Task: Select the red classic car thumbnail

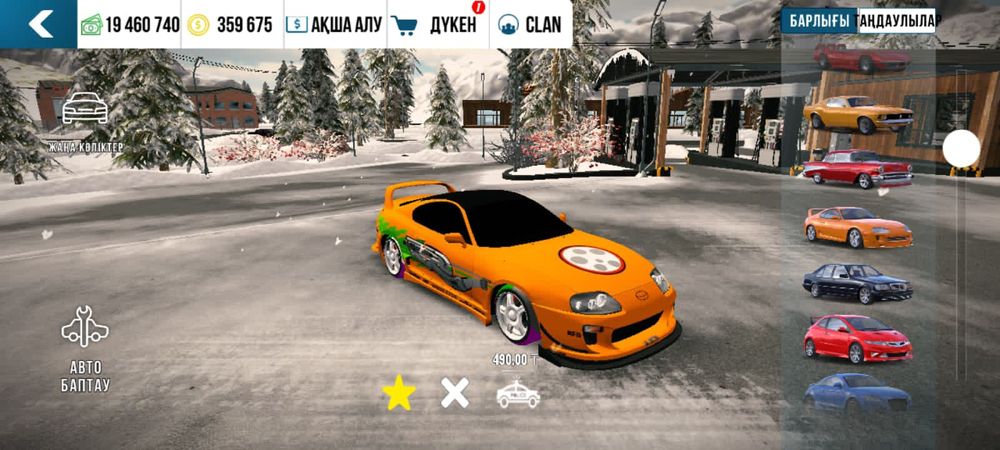Action: (858, 169)
